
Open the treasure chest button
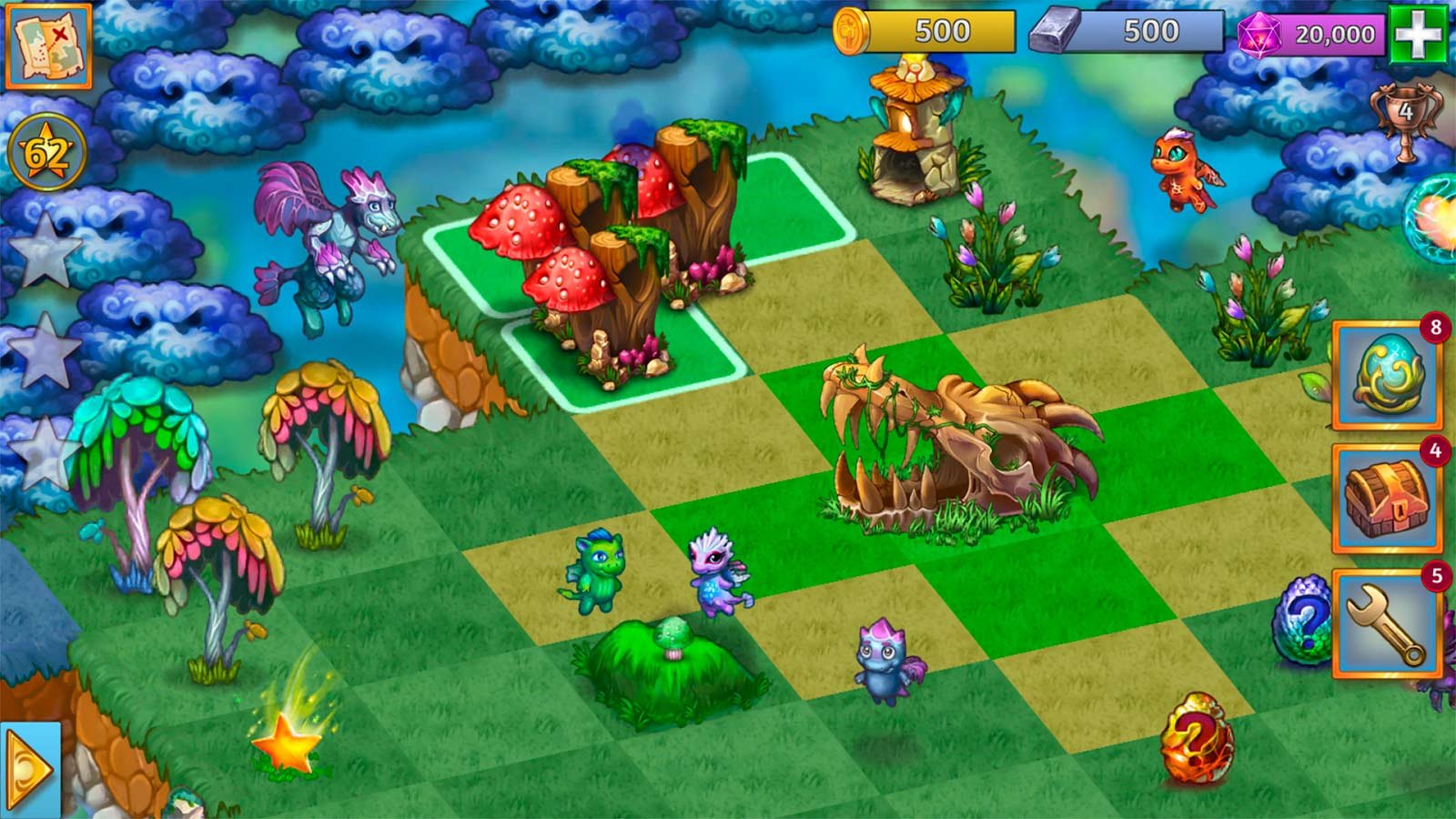pyautogui.click(x=1386, y=499)
